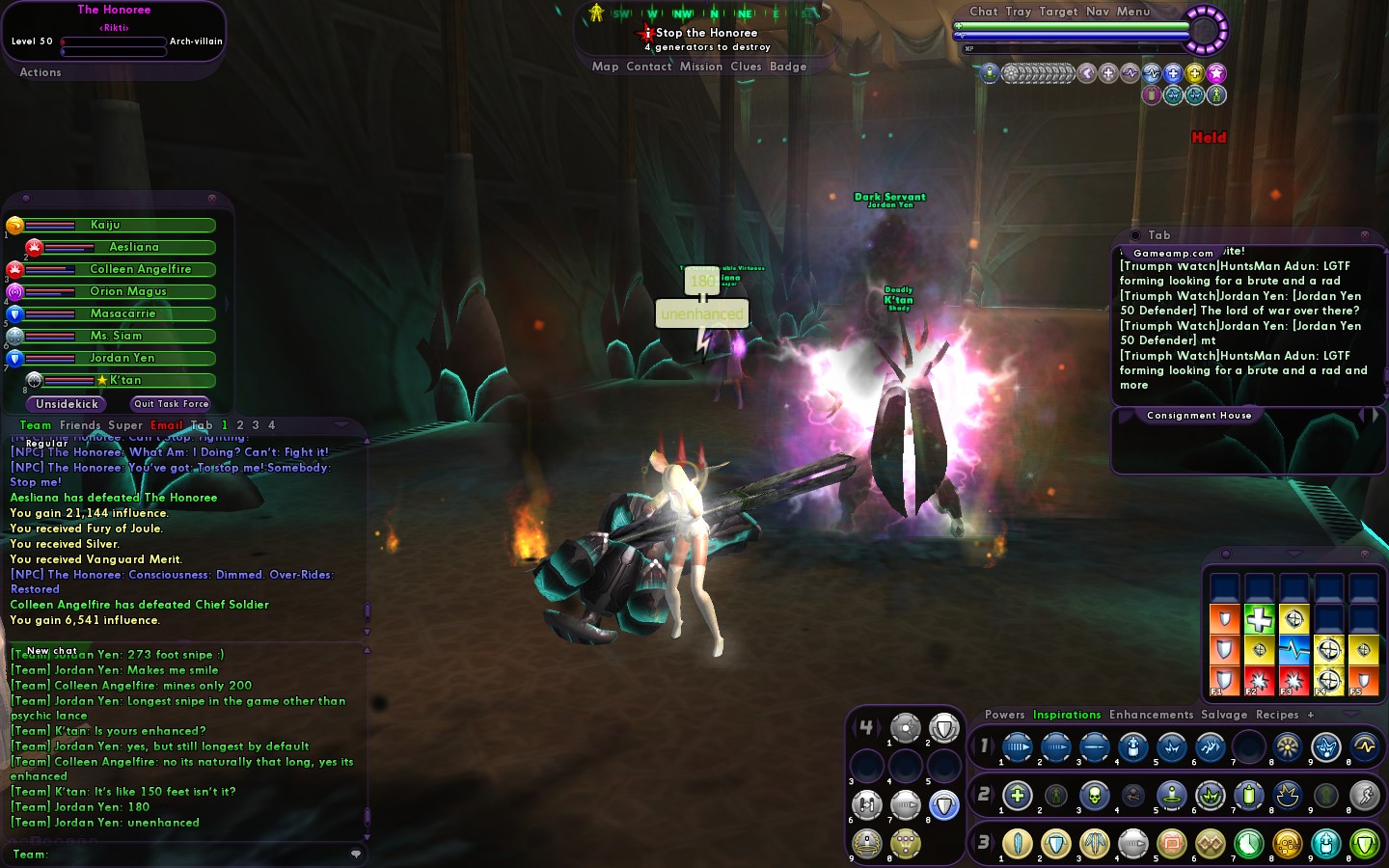Open the Salvage tab
The width and height of the screenshot is (1389, 868).
1224,715
